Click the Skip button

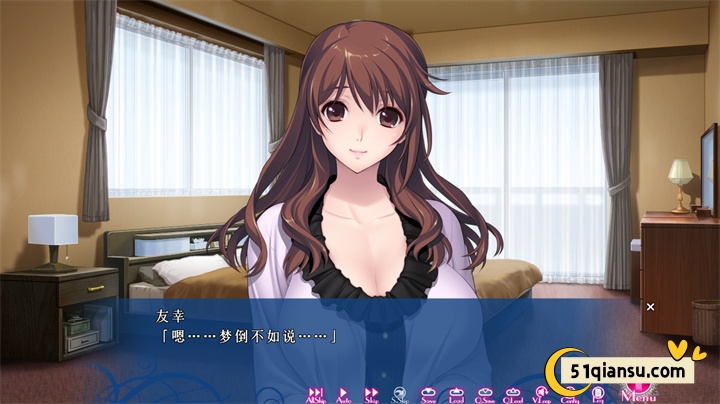click(371, 394)
